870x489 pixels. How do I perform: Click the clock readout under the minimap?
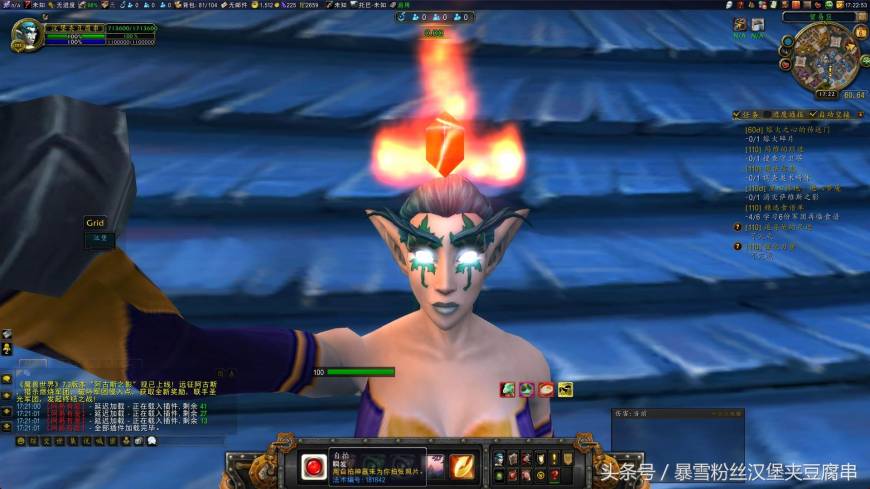pos(826,94)
